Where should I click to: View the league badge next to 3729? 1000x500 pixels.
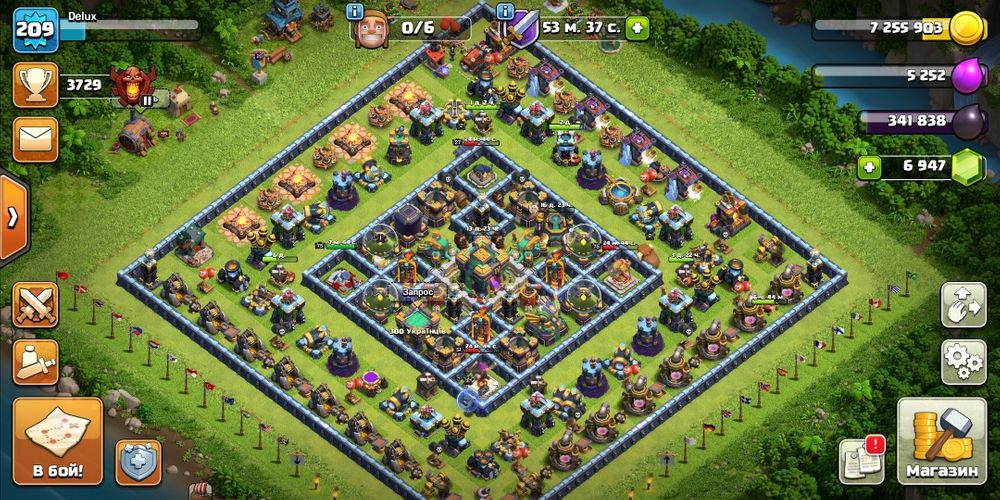(132, 87)
